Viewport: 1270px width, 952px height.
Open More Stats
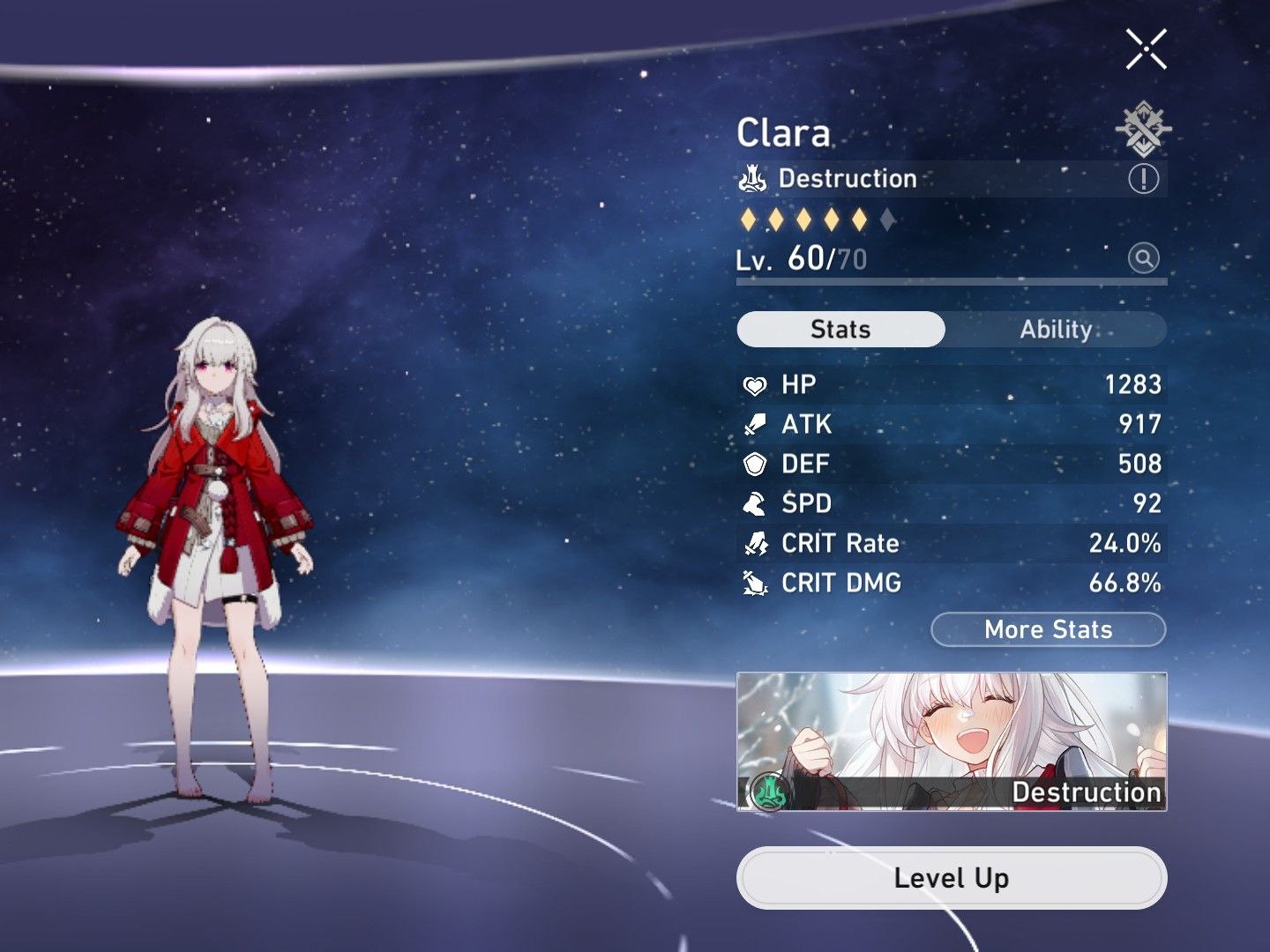1048,629
